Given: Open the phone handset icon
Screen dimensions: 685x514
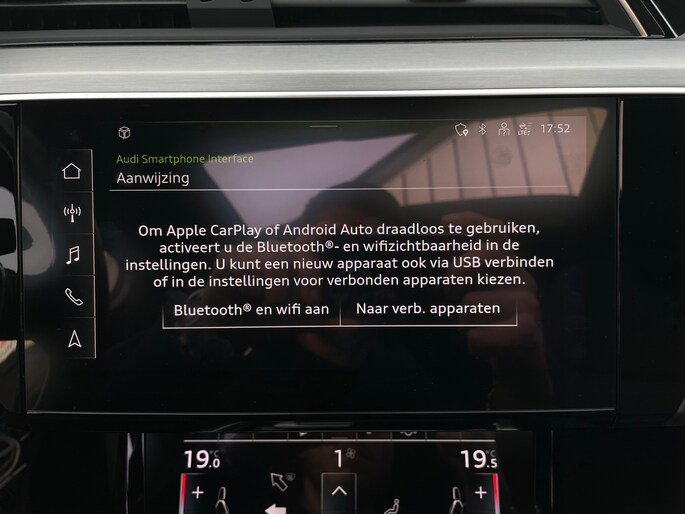Looking at the screenshot, I should point(73,296).
